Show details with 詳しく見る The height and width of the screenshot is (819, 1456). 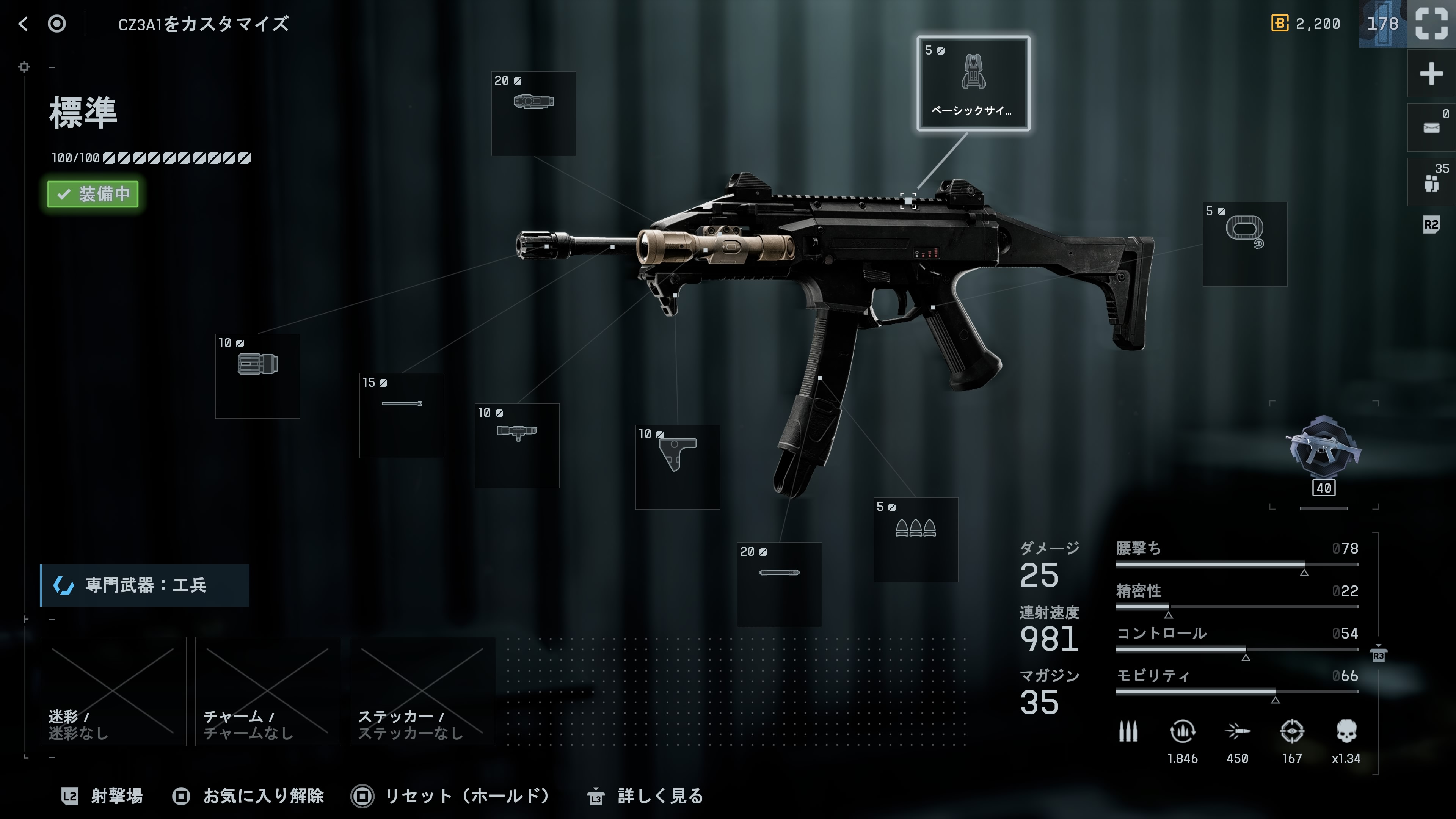pos(645,796)
